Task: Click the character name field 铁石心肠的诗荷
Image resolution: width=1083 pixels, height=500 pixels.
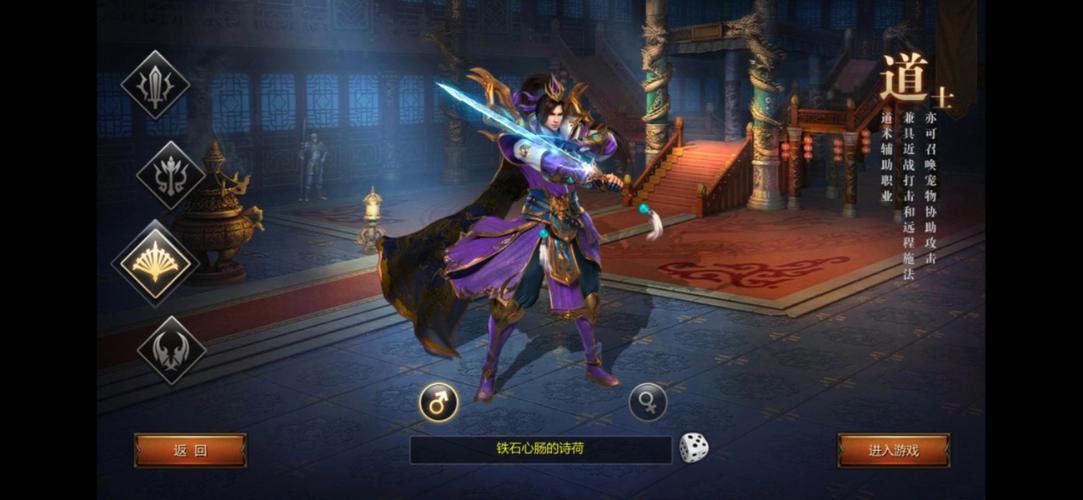Action: (x=540, y=449)
